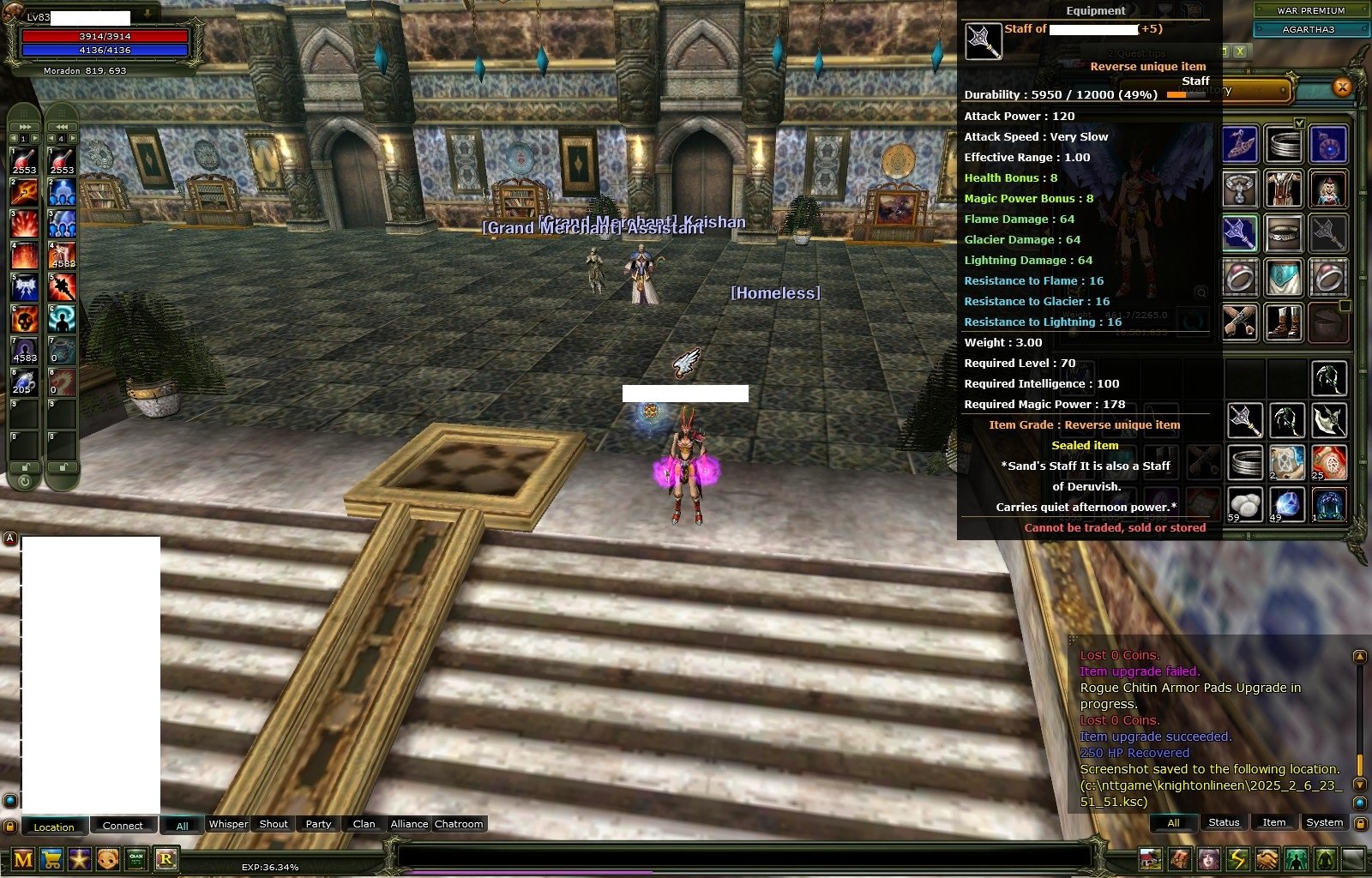Screen dimensions: 1372x878
Task: Open the world map via the M icon
Action: tap(23, 860)
